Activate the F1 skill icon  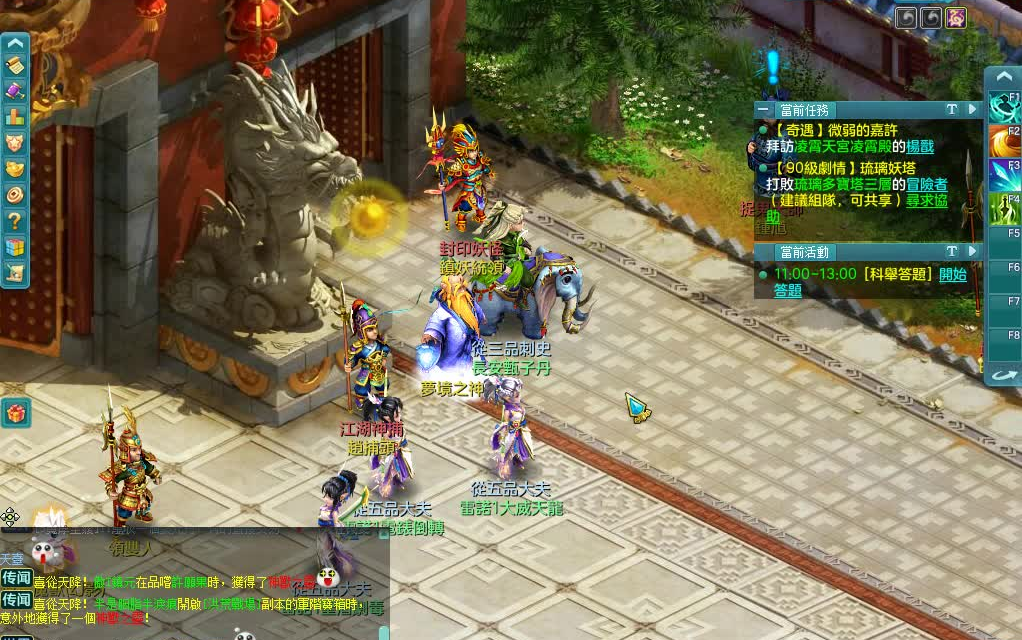[x=1004, y=107]
